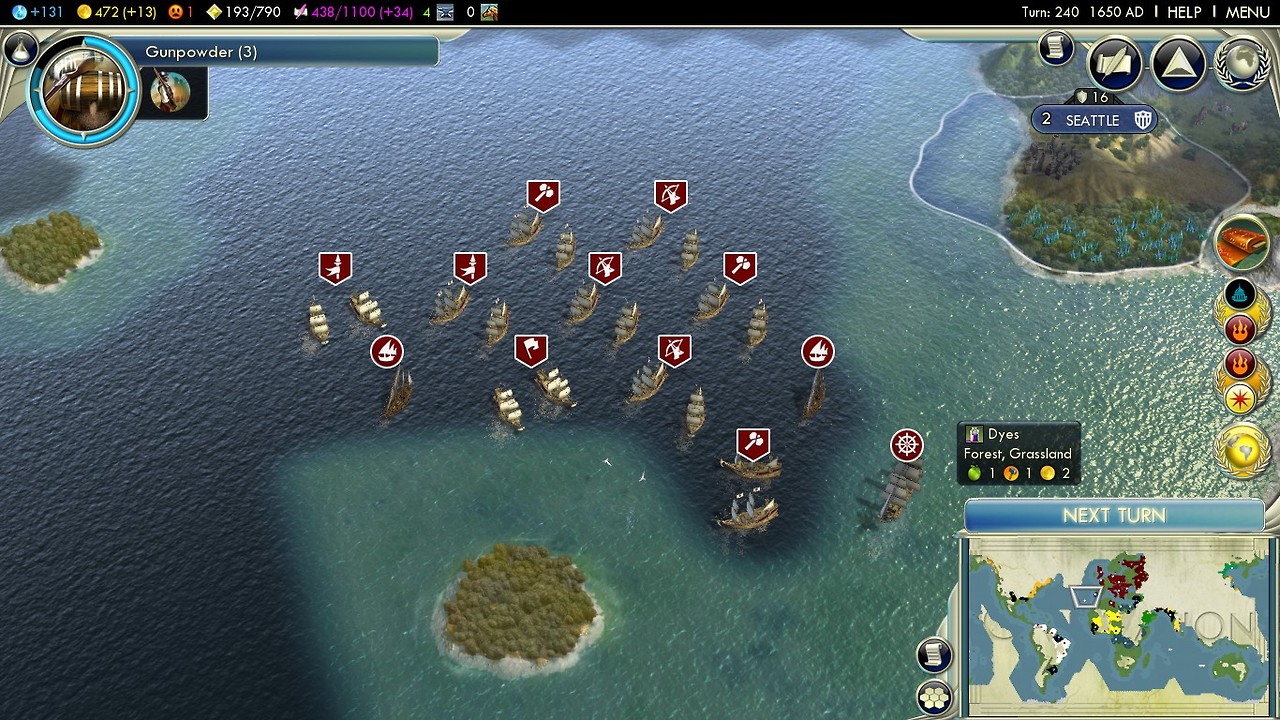Open the triangle social policies button
Screen dimensions: 1280x720
(1178, 65)
